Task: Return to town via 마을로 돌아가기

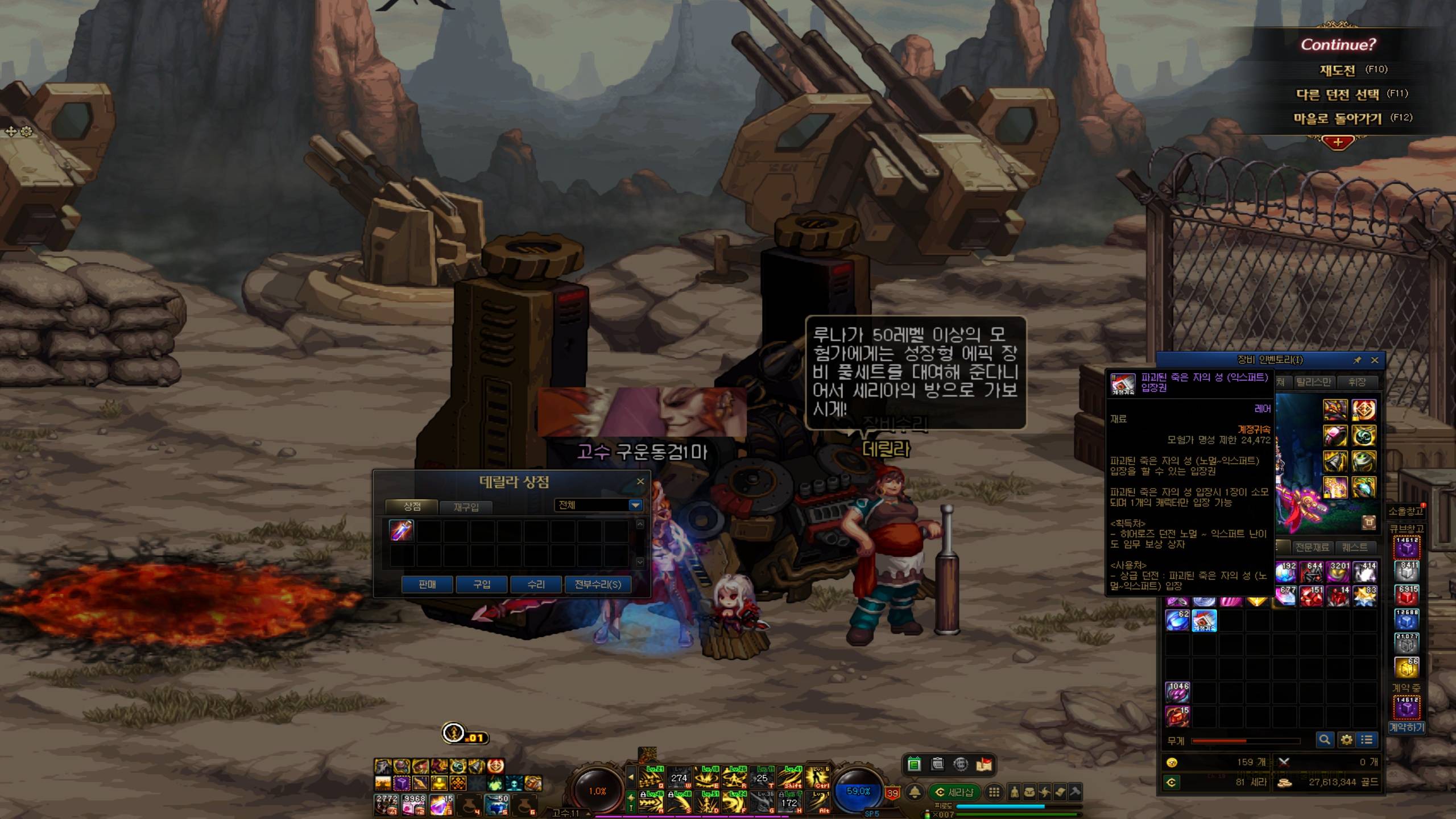Action: coord(1337,118)
